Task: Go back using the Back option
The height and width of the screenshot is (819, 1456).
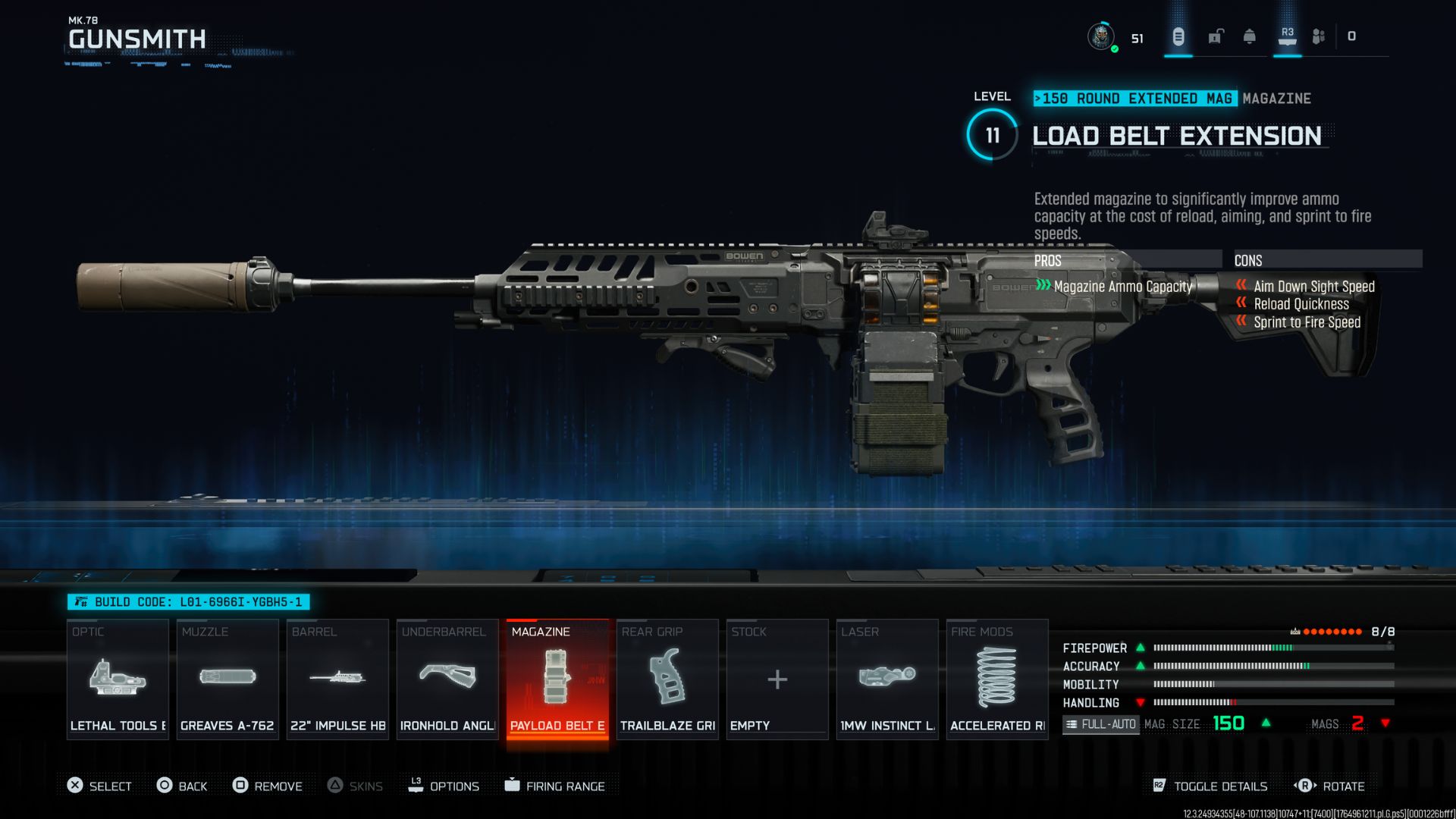Action: click(182, 786)
